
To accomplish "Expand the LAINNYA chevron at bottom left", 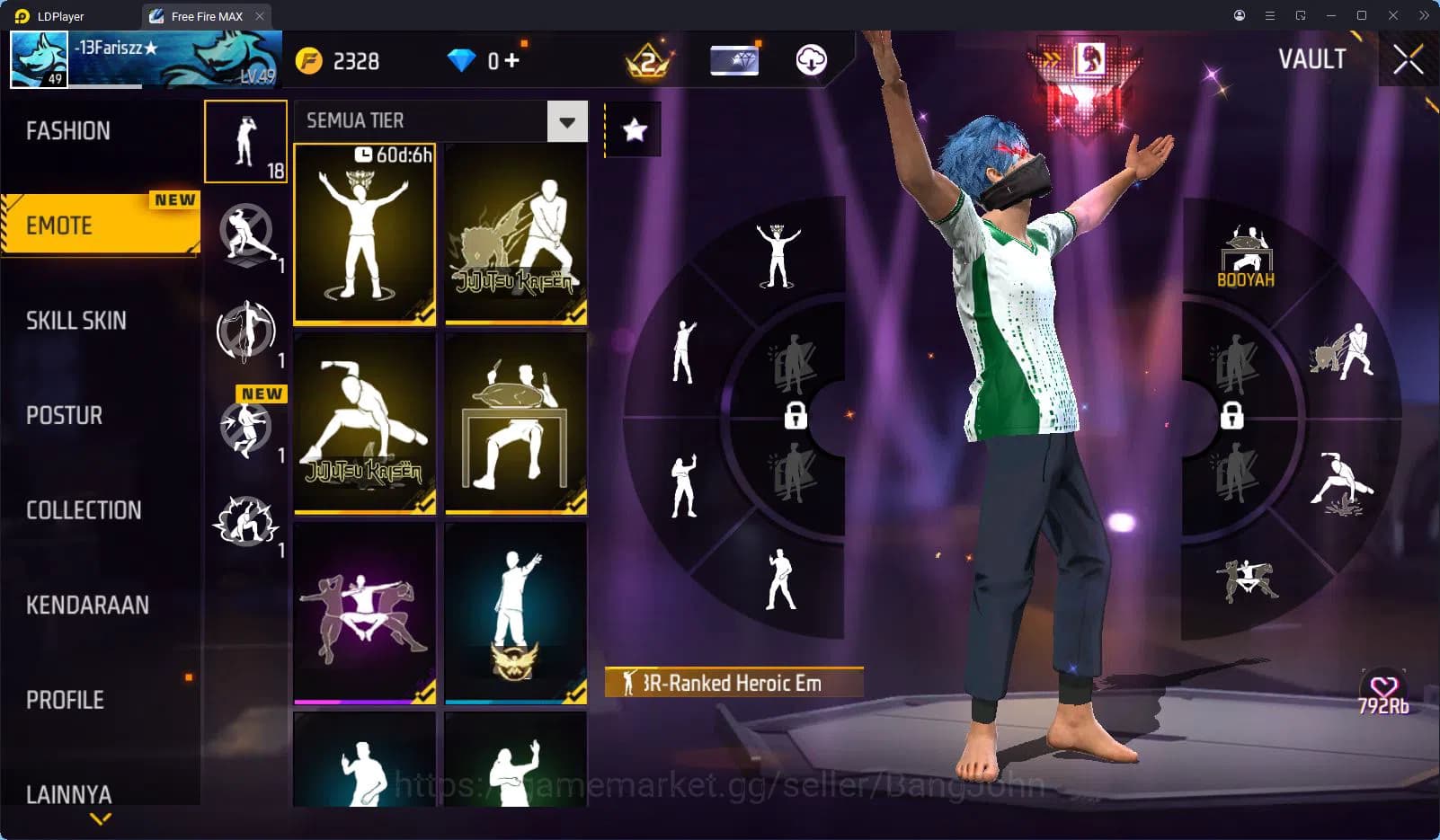I will tap(99, 819).
